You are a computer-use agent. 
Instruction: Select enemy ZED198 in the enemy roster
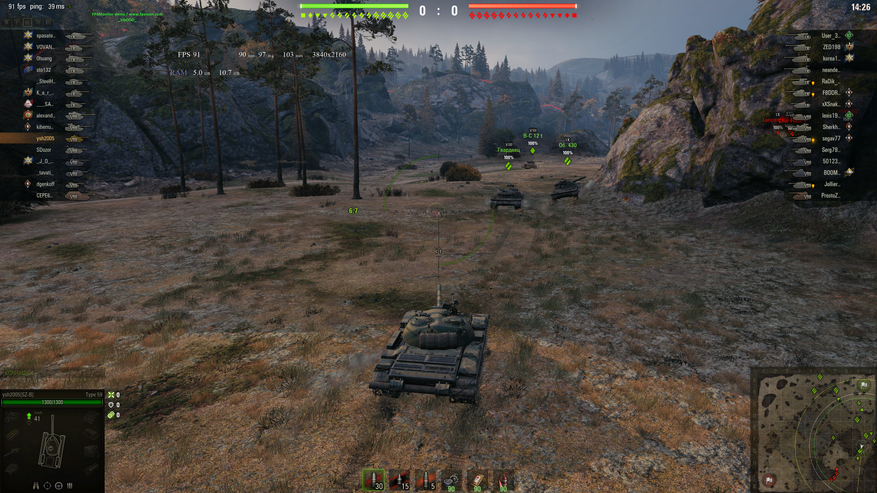point(830,47)
